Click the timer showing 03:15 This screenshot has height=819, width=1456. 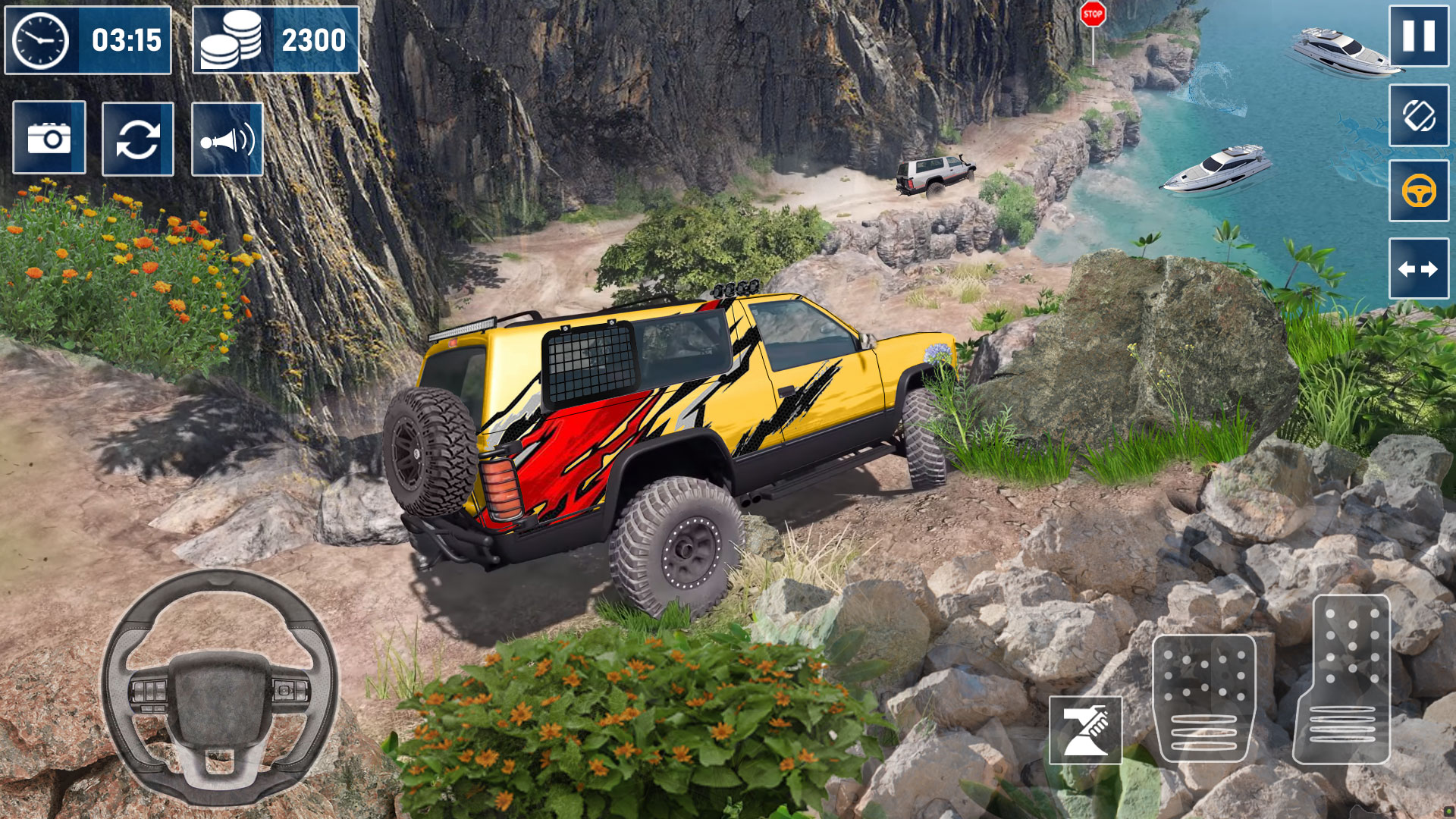tap(127, 39)
